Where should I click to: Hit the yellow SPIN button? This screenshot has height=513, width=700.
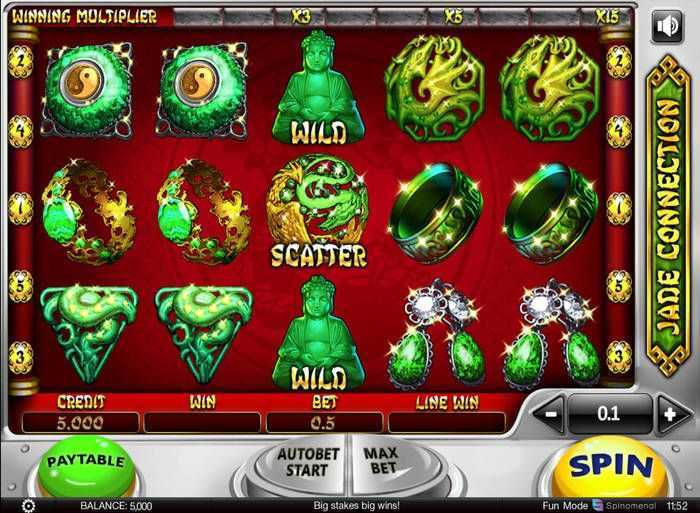coord(610,465)
